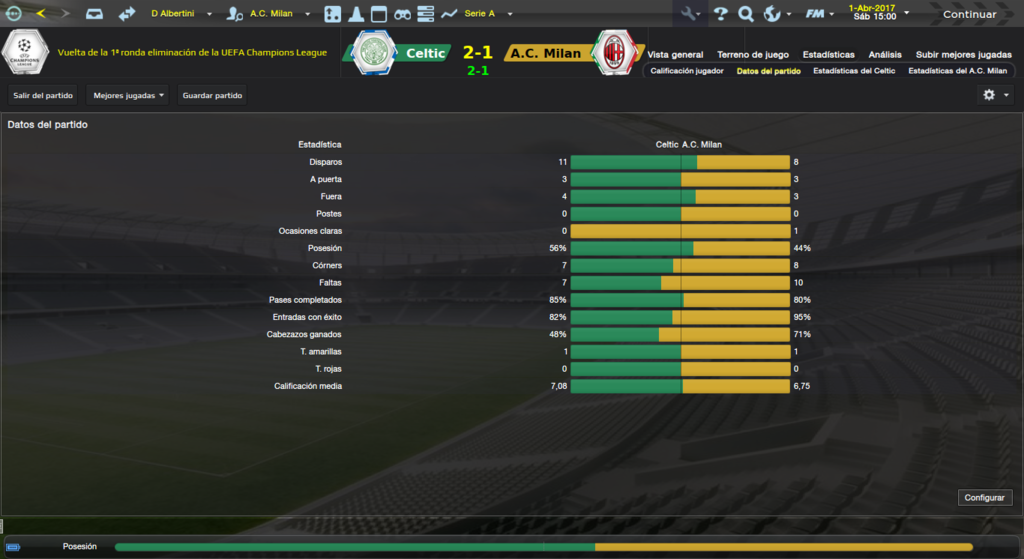Open the gear settings dropdown
1024x559 pixels.
point(994,95)
